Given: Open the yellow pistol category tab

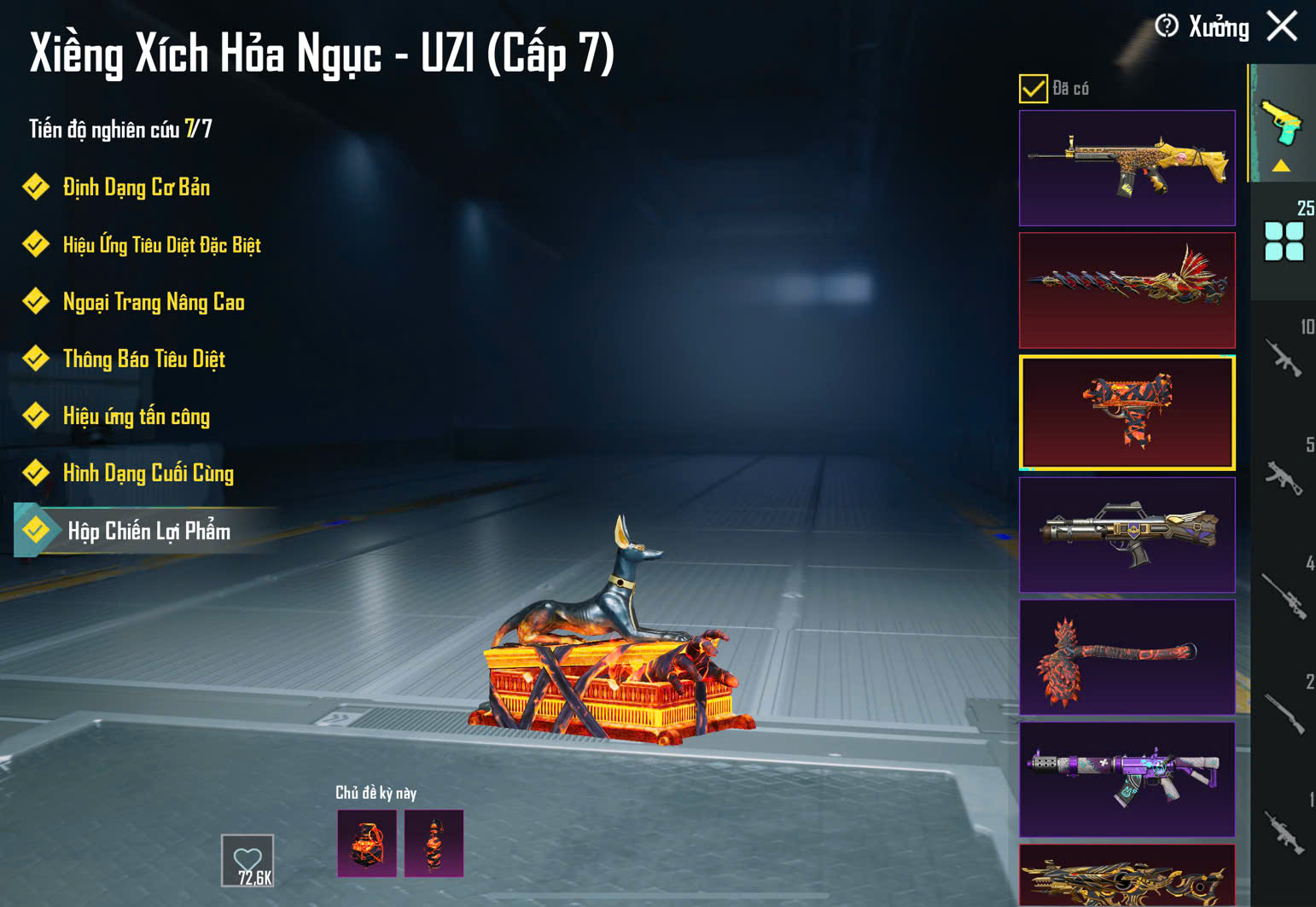Looking at the screenshot, I should (1281, 124).
